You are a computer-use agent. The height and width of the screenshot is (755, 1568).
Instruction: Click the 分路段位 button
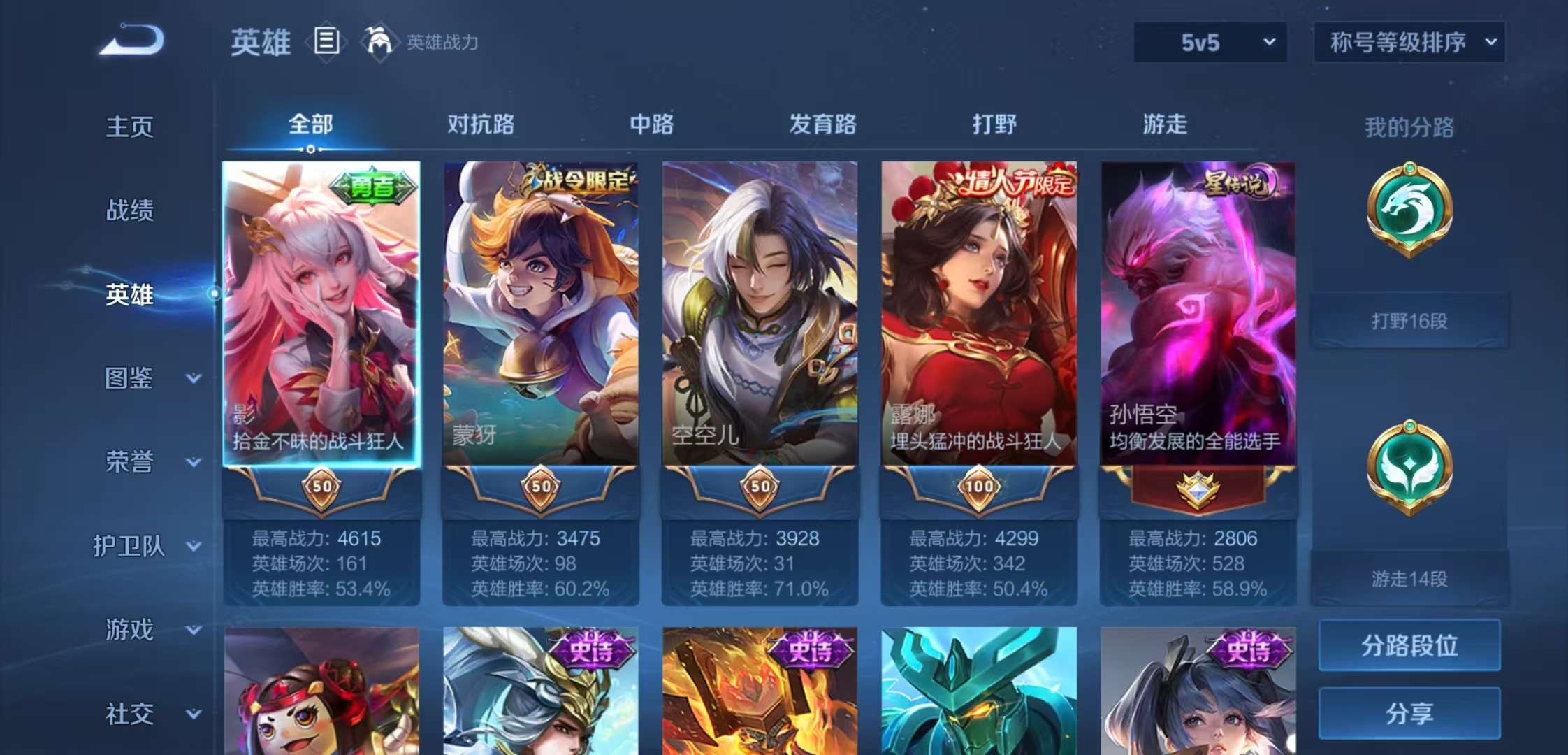coord(1409,647)
